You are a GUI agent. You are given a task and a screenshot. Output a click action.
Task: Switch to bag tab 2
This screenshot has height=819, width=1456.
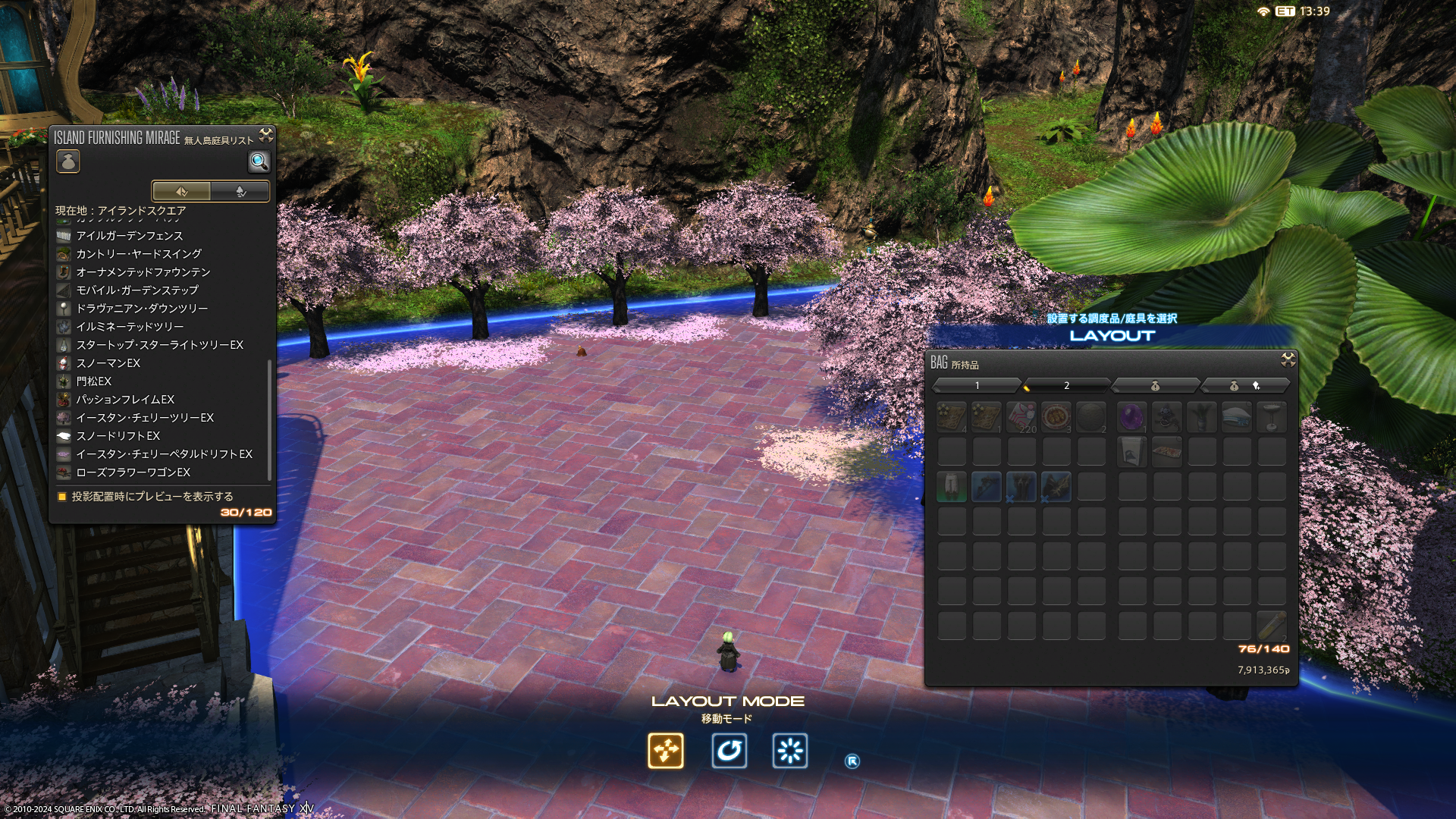(x=1066, y=386)
